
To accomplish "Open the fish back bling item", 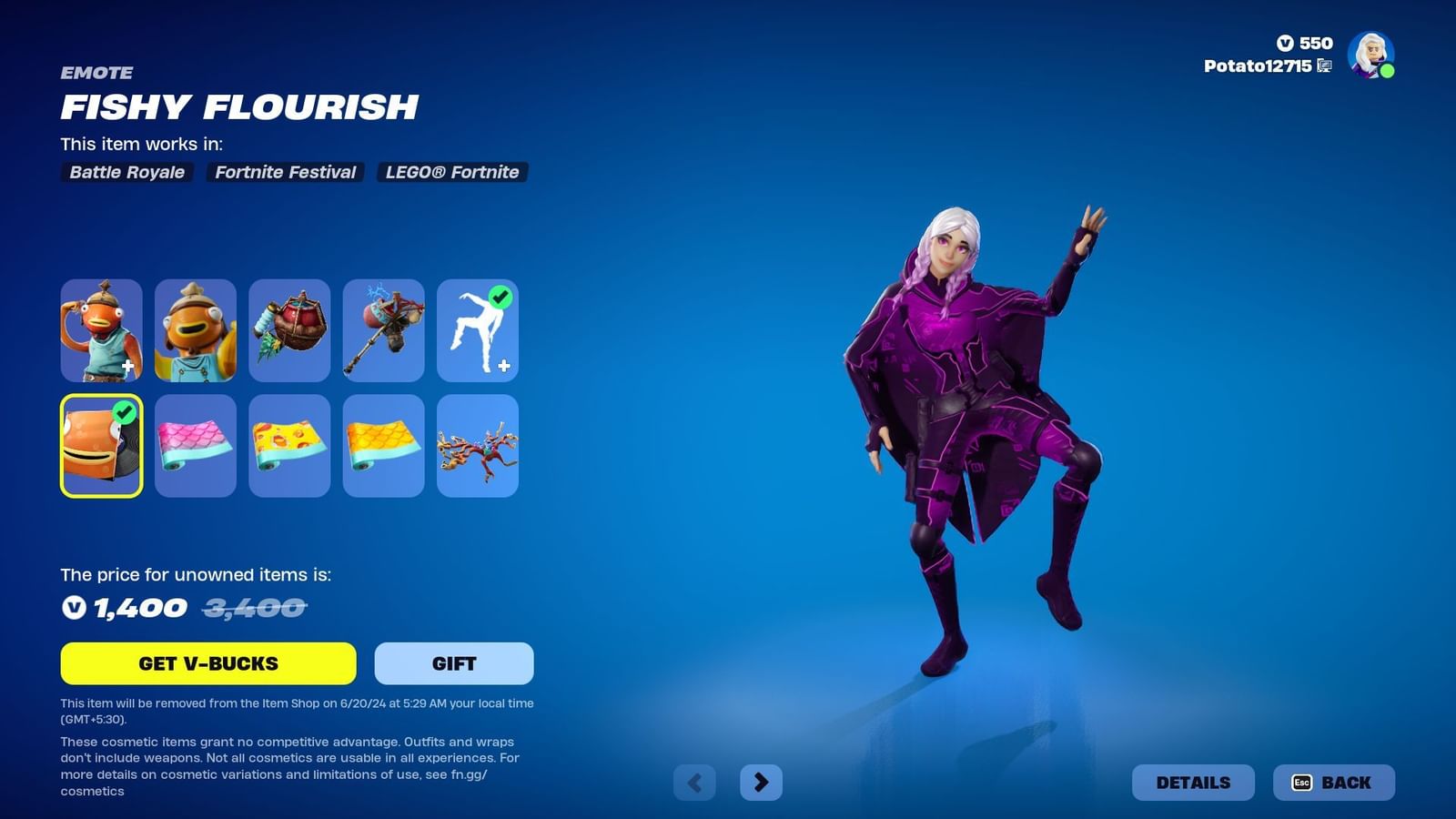I will click(289, 330).
